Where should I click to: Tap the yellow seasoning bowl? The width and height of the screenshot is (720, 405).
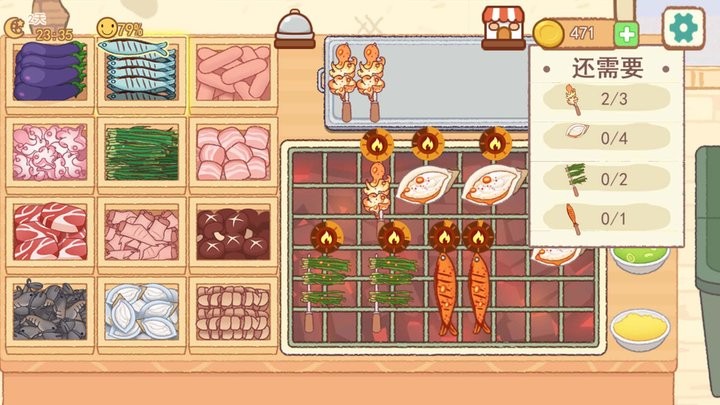(x=640, y=328)
